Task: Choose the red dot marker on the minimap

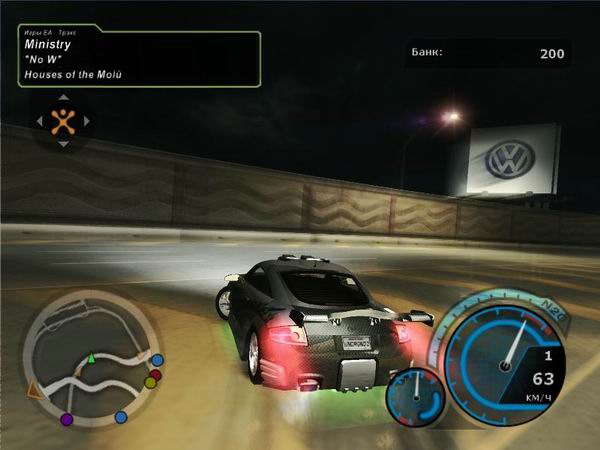Action: 155,375
